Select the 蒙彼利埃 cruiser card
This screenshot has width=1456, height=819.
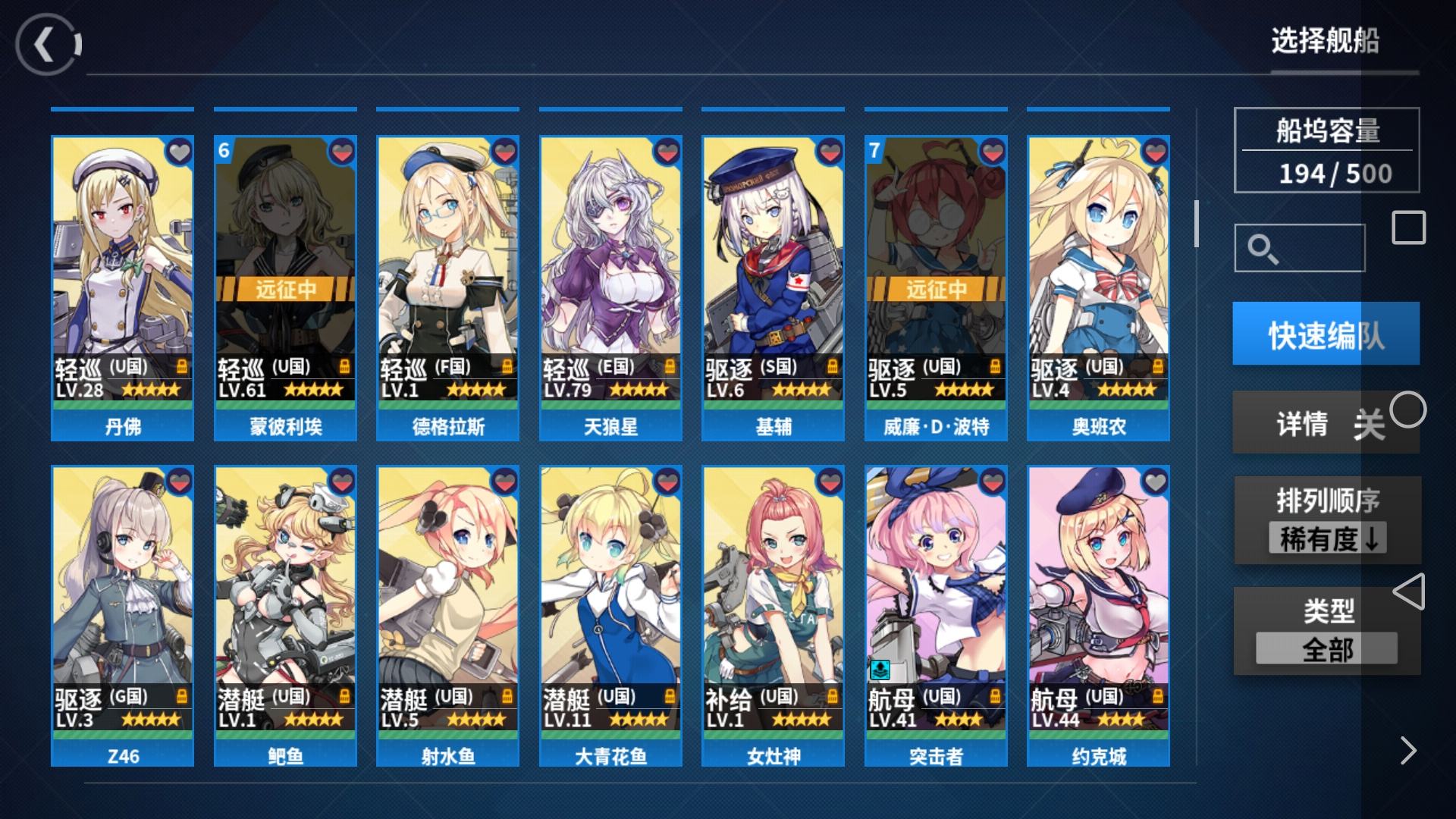[x=285, y=288]
